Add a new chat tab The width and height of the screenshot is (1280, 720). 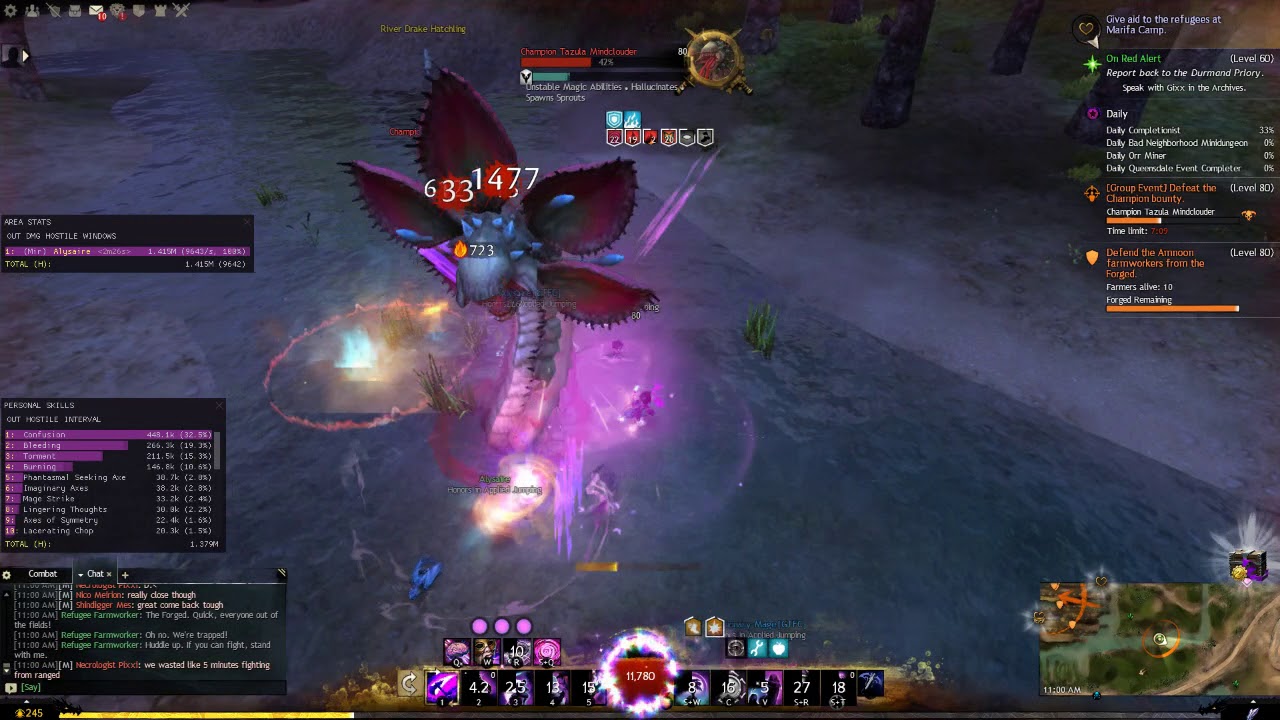[x=125, y=575]
